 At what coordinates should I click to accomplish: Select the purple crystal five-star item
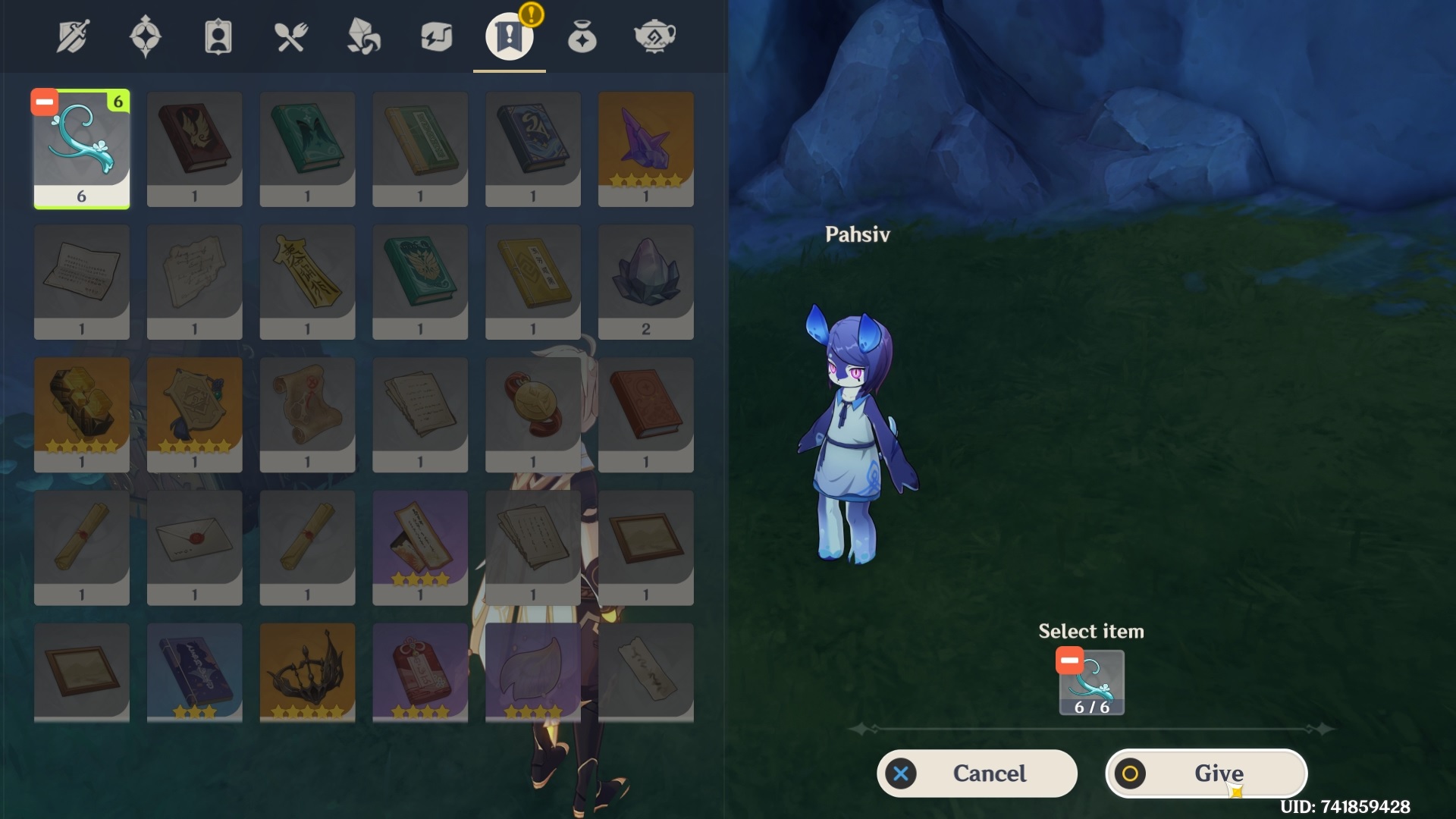[x=645, y=149]
